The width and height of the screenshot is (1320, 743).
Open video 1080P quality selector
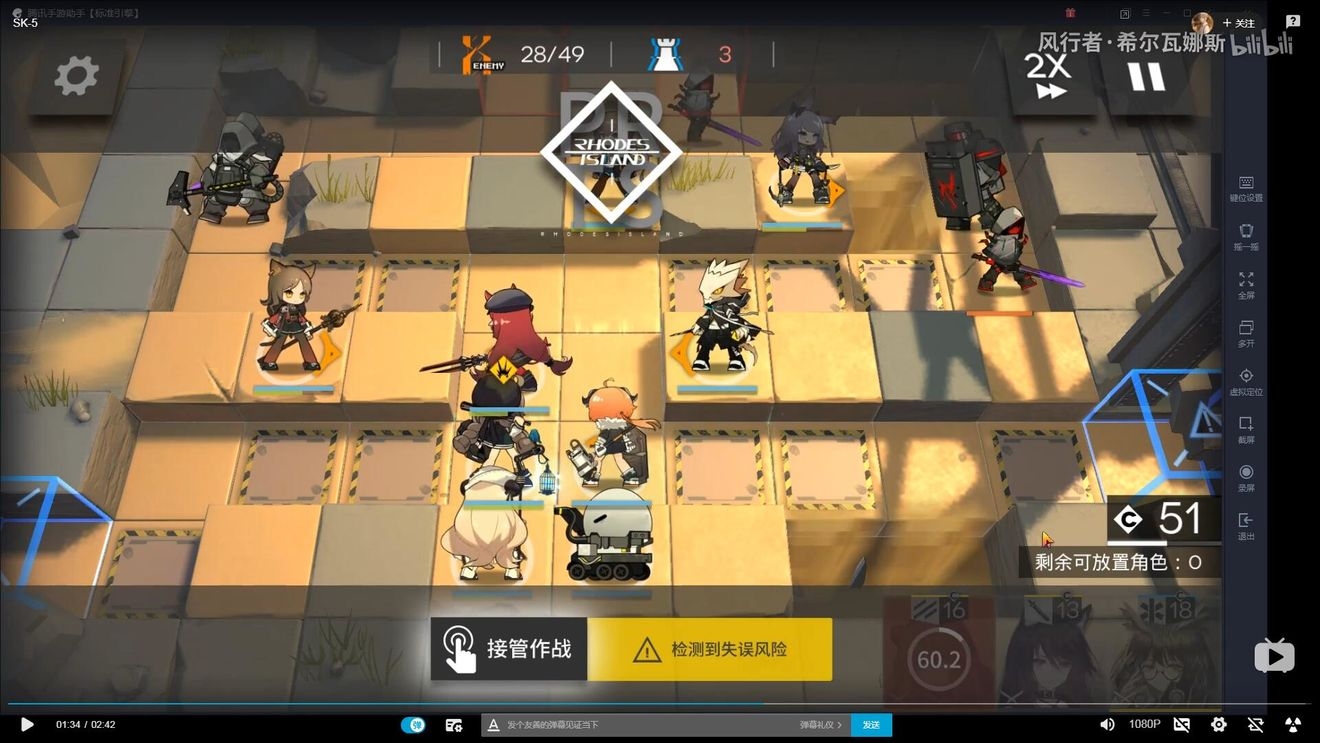tap(1144, 724)
